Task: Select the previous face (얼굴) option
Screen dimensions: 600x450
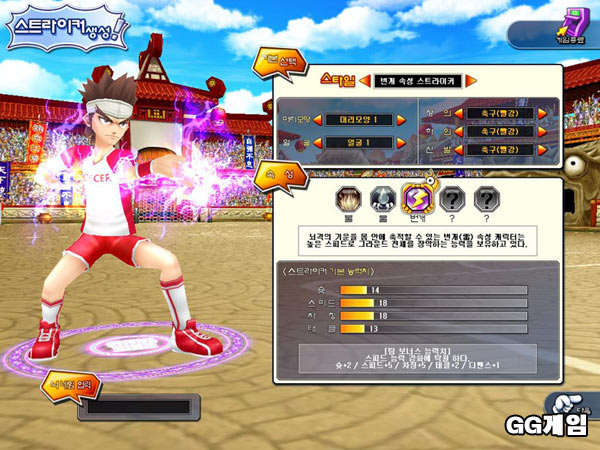Action: (318, 142)
